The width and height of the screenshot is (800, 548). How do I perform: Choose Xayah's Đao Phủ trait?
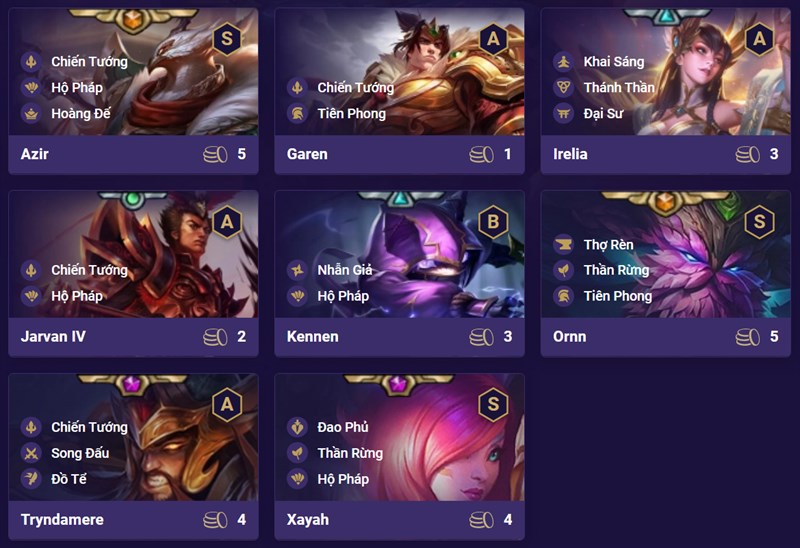(x=342, y=427)
